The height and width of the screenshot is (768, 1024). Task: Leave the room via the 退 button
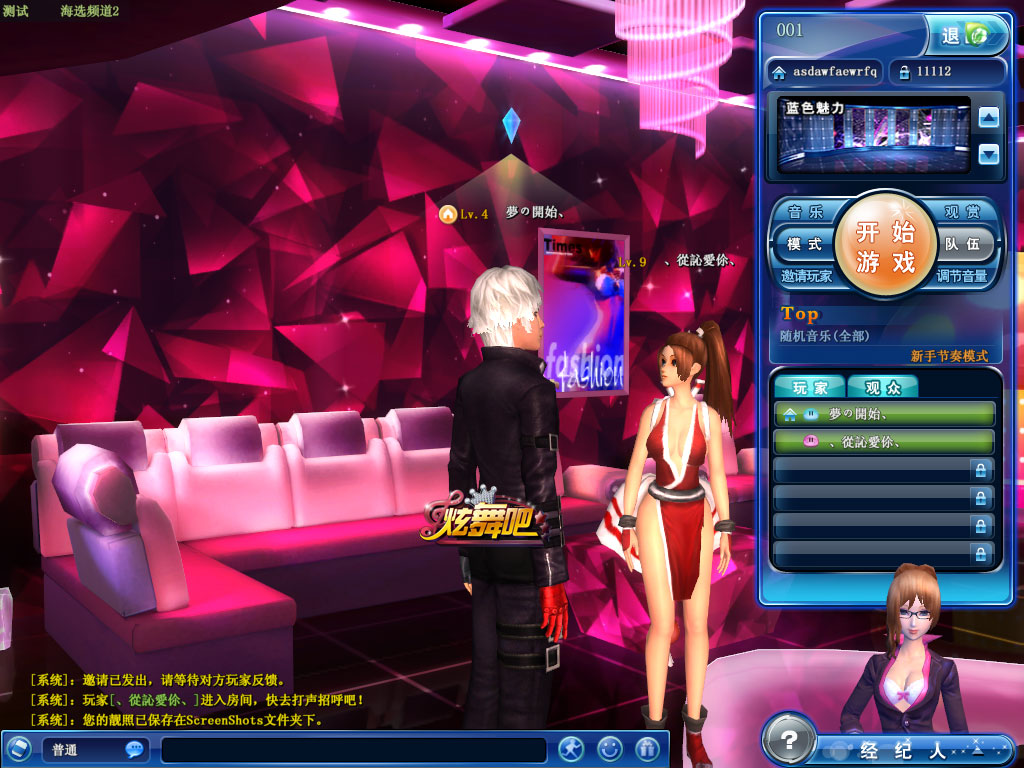[x=961, y=36]
